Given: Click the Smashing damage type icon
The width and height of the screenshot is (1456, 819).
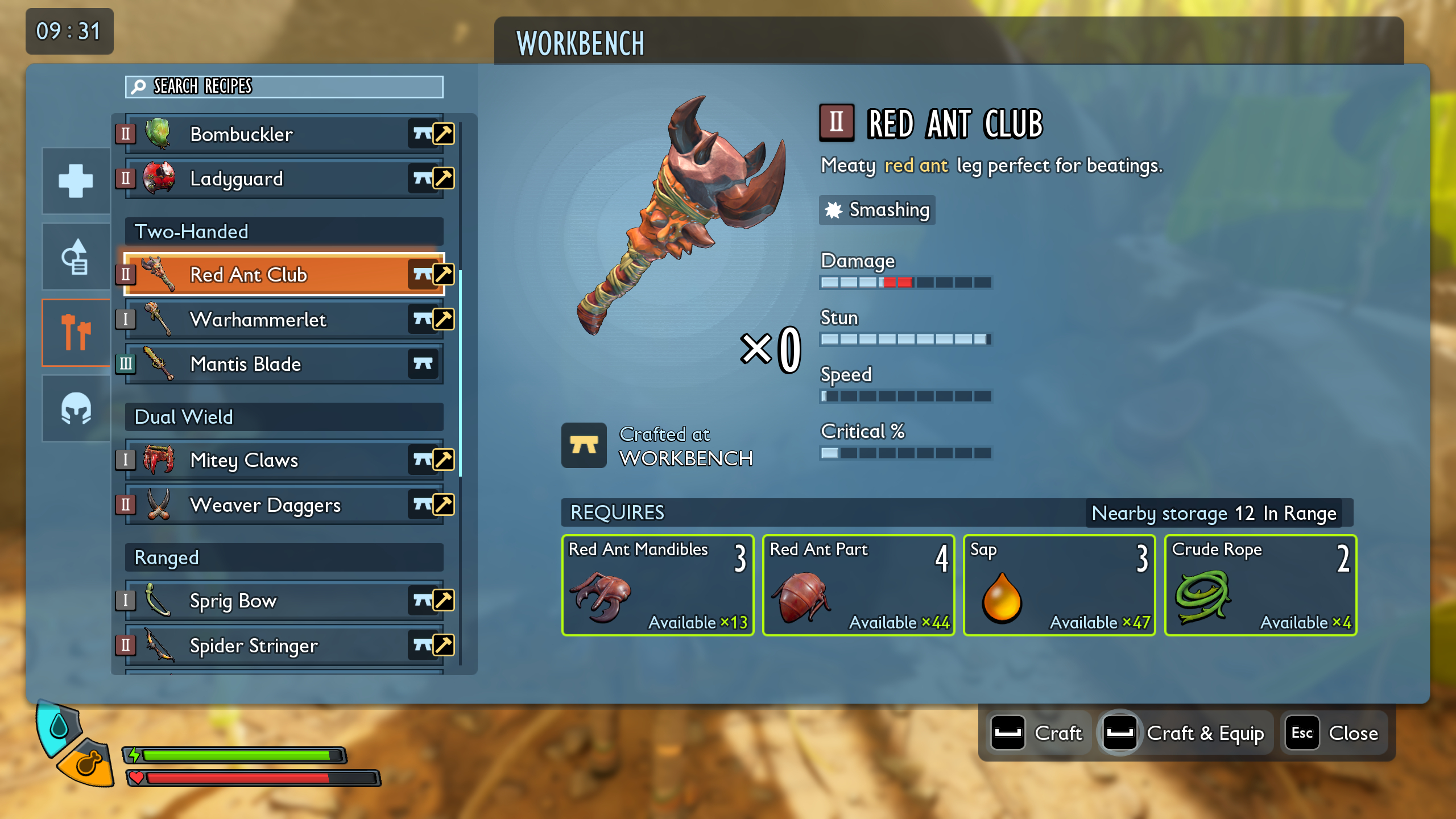Looking at the screenshot, I should pyautogui.click(x=833, y=209).
